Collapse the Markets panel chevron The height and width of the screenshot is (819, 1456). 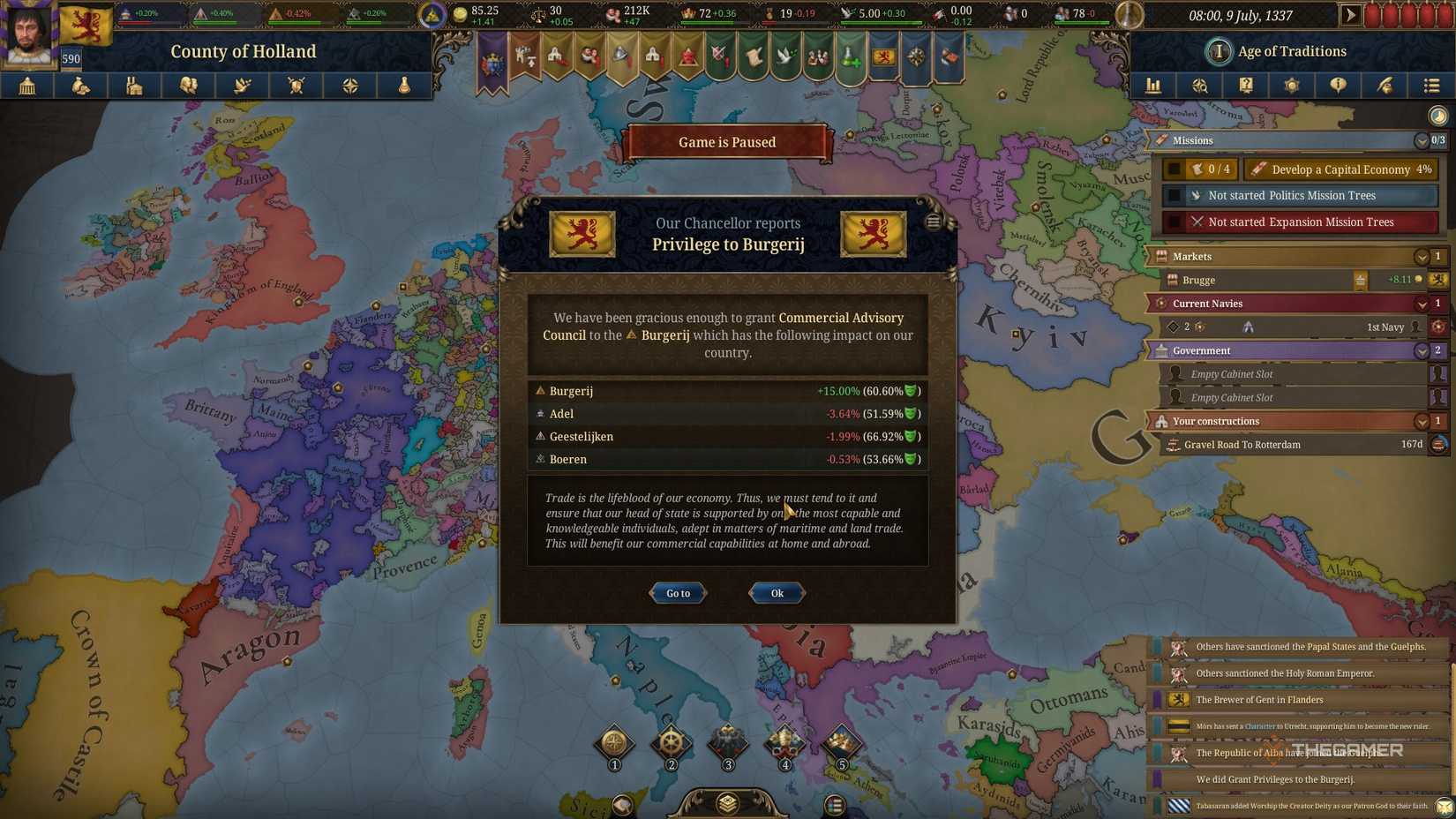point(1421,256)
